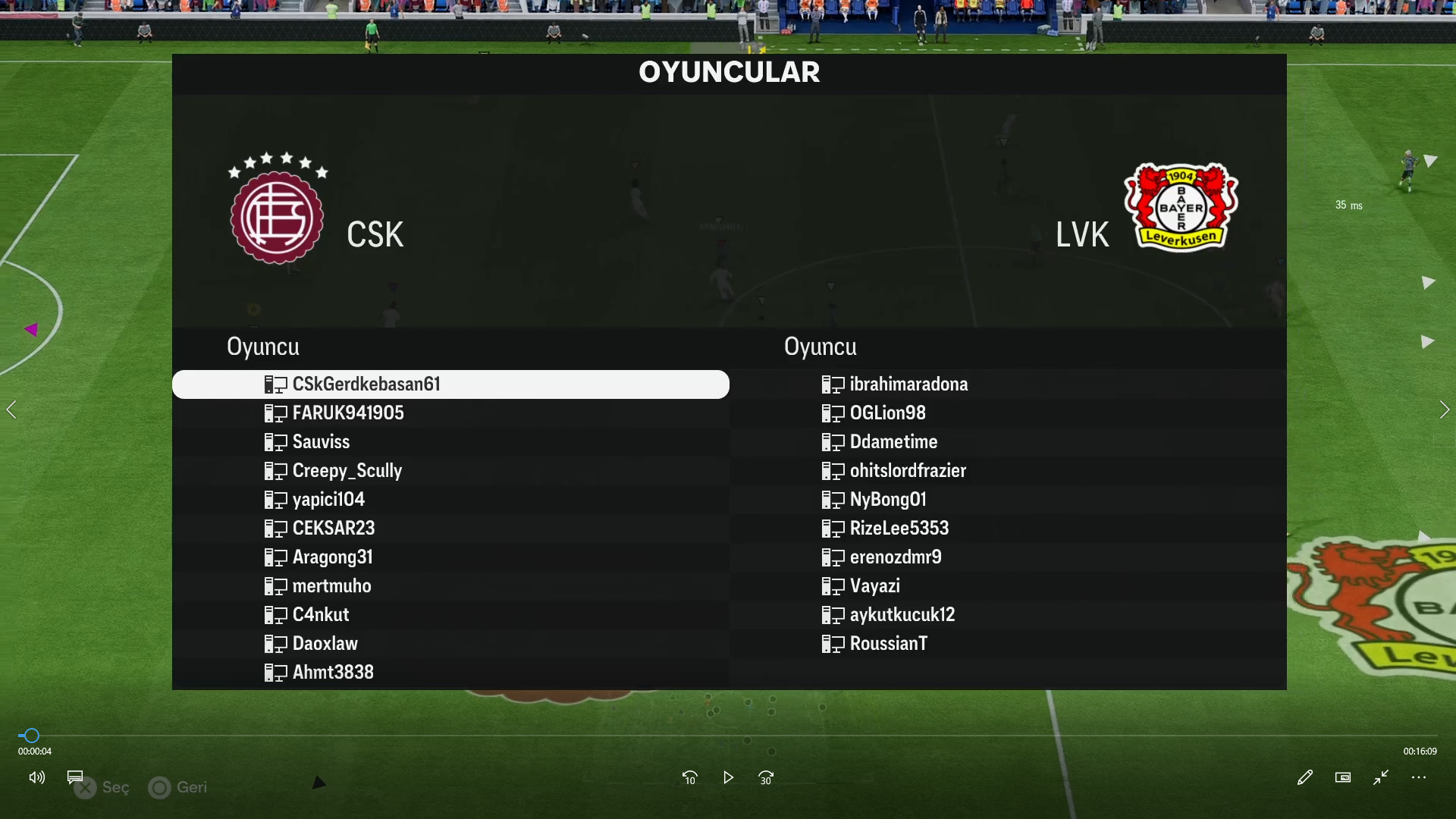Screen dimensions: 1456x819
Task: Click the video seek bar handle
Action: pyautogui.click(x=31, y=736)
